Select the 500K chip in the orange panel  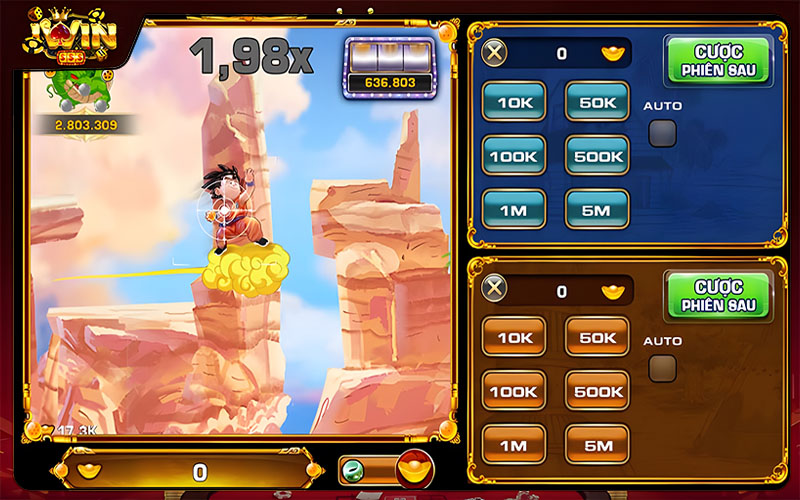click(597, 391)
